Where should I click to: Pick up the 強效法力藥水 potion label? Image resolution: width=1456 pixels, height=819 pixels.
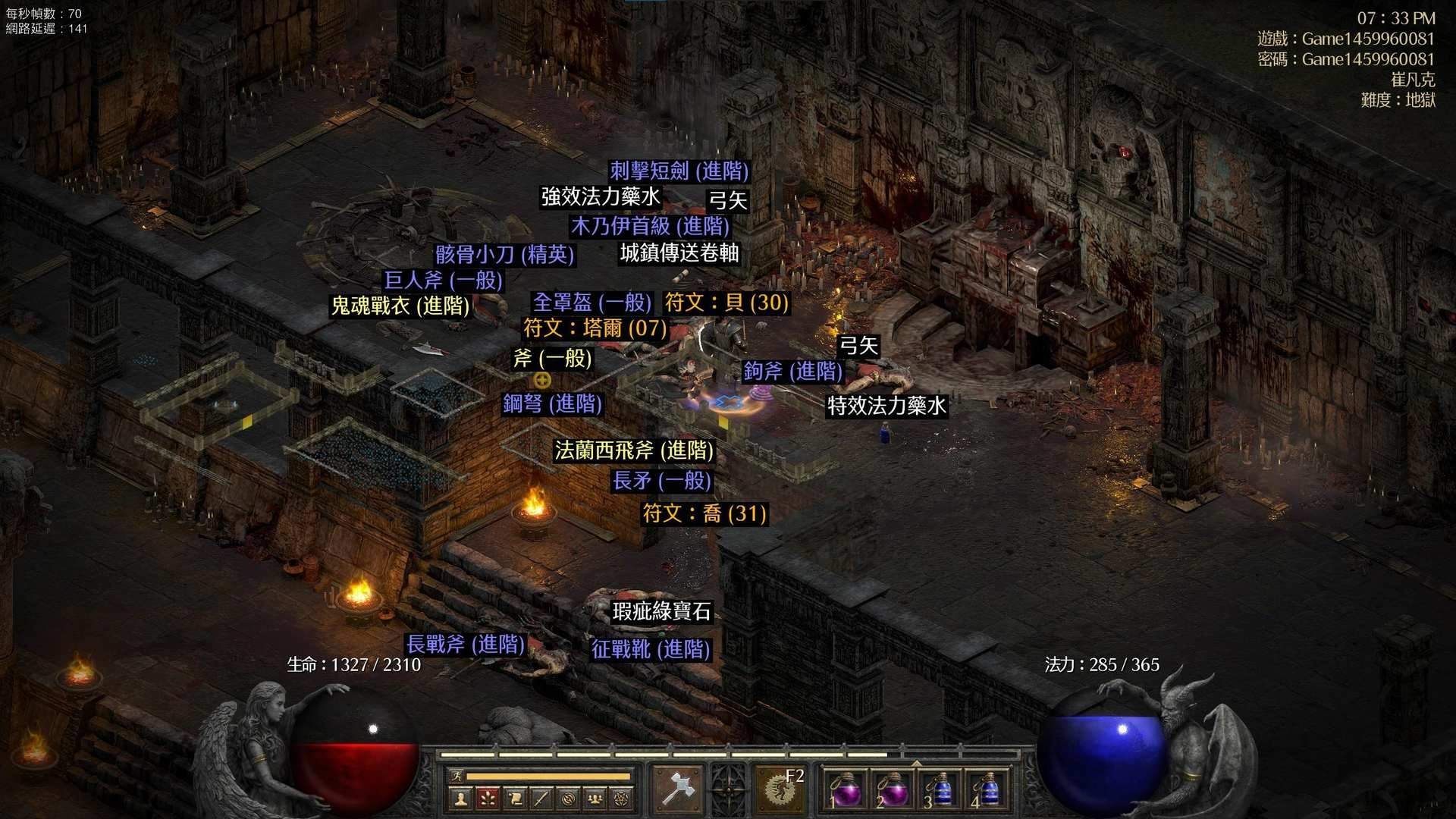[599, 196]
